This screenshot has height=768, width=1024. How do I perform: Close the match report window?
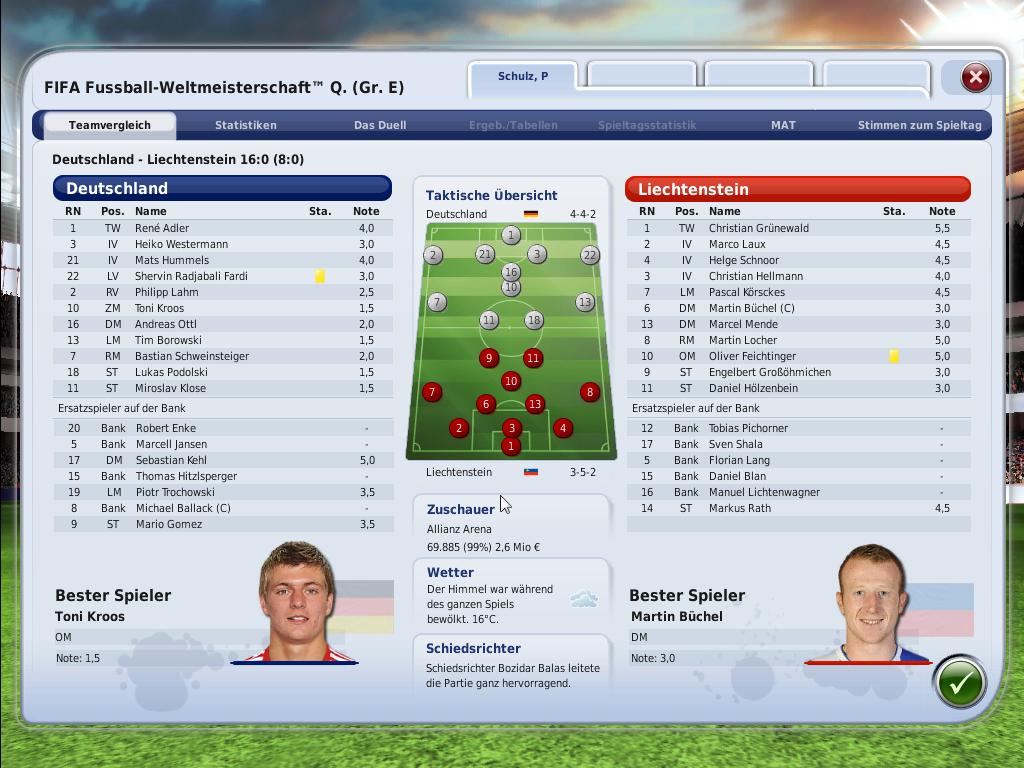[x=975, y=77]
